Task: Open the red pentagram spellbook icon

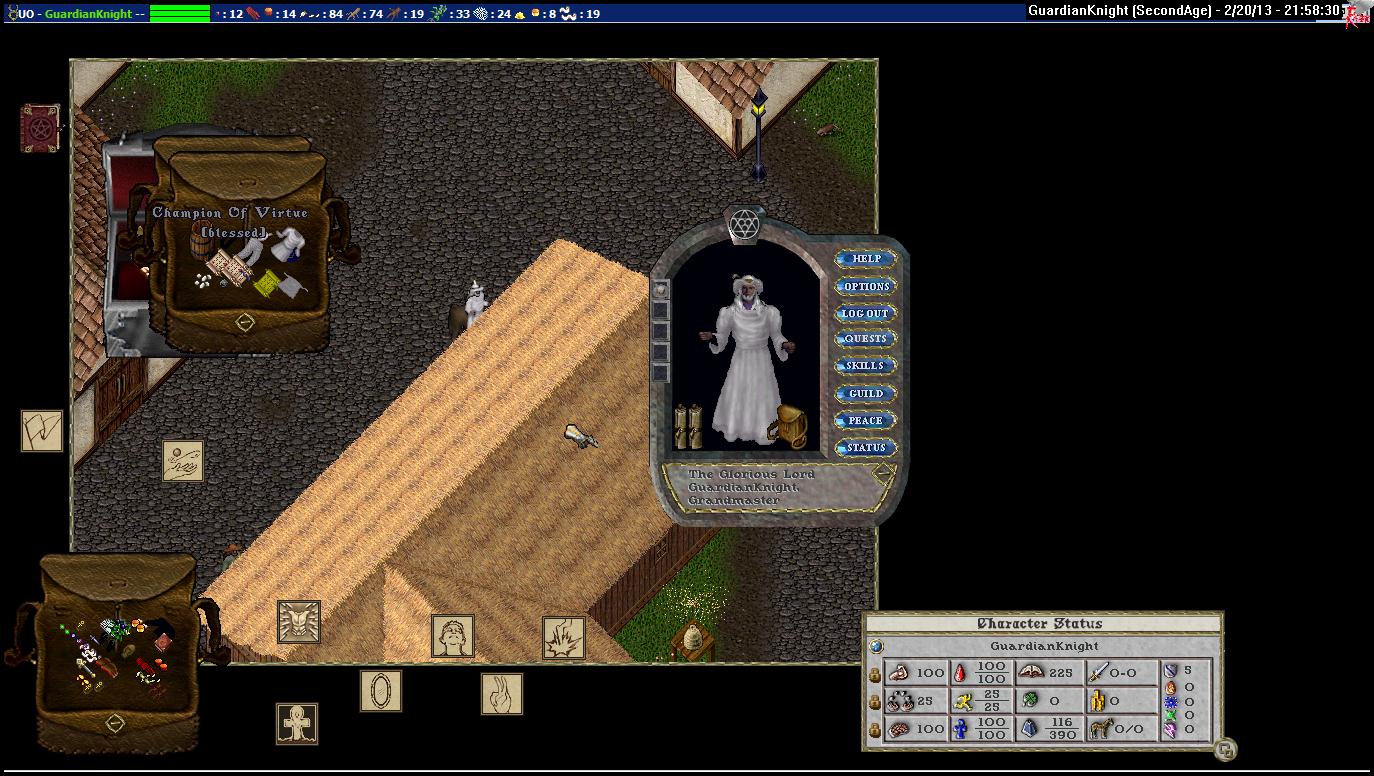Action: click(40, 129)
